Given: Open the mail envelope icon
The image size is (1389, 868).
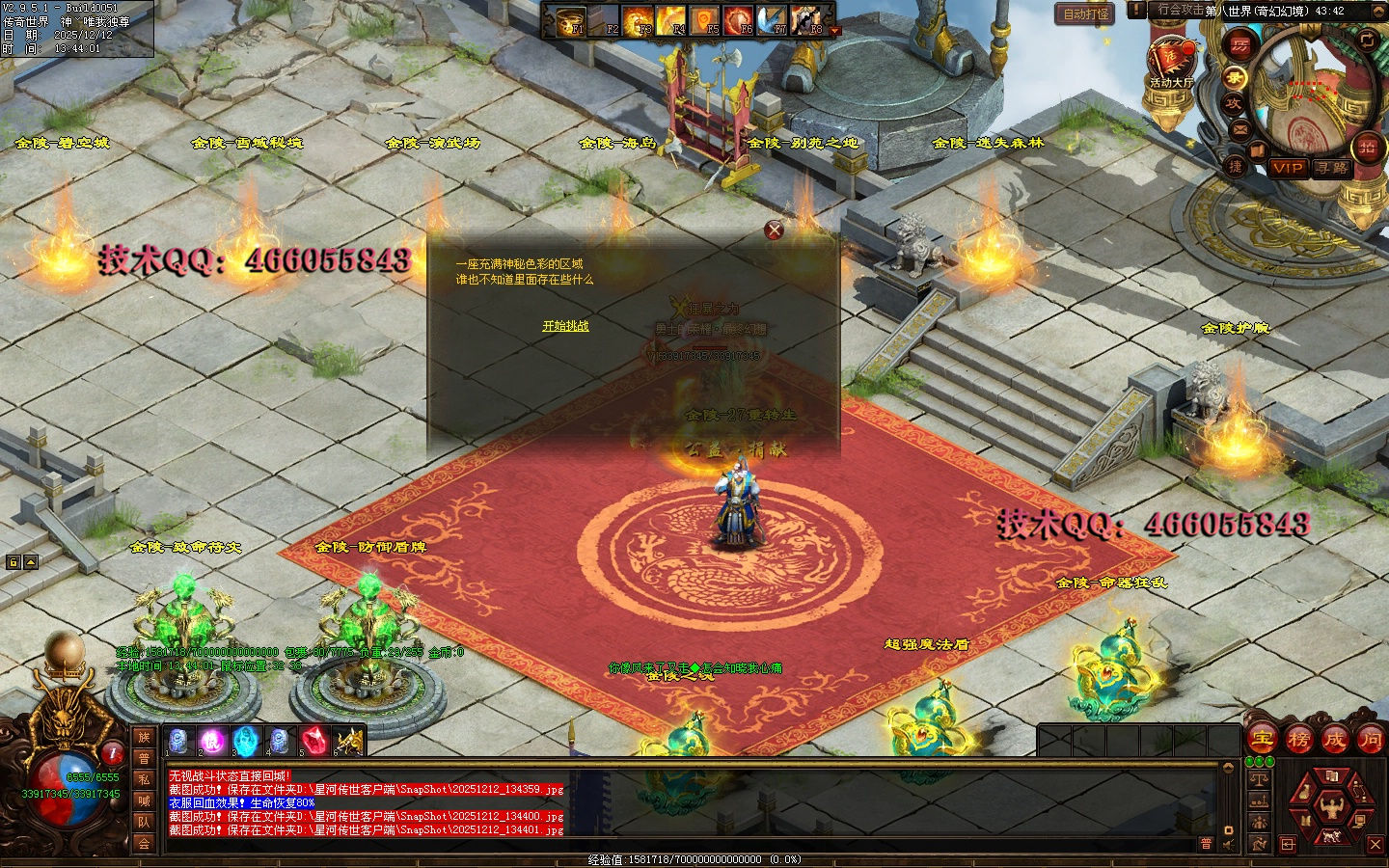Looking at the screenshot, I should pyautogui.click(x=1239, y=128).
